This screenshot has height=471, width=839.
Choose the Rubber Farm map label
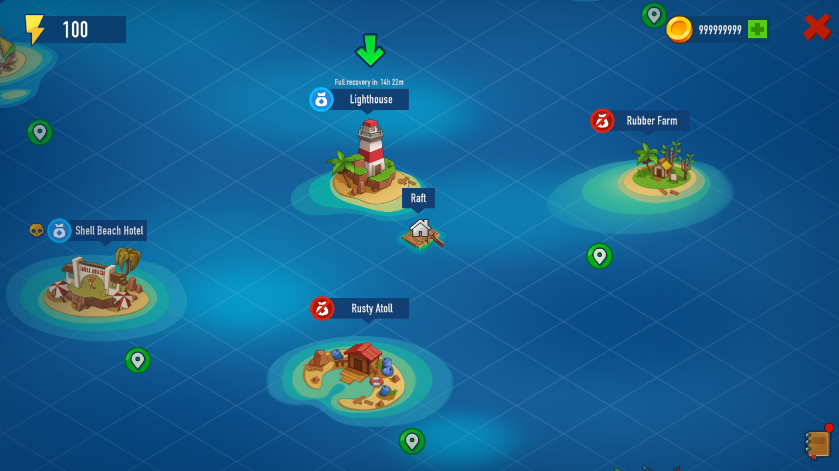pos(651,121)
